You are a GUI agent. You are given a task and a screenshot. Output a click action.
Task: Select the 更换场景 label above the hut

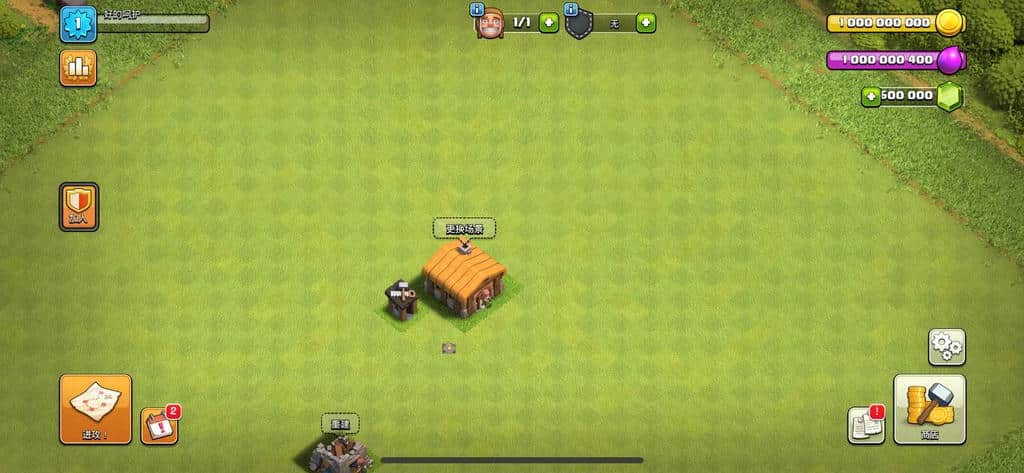[464, 229]
